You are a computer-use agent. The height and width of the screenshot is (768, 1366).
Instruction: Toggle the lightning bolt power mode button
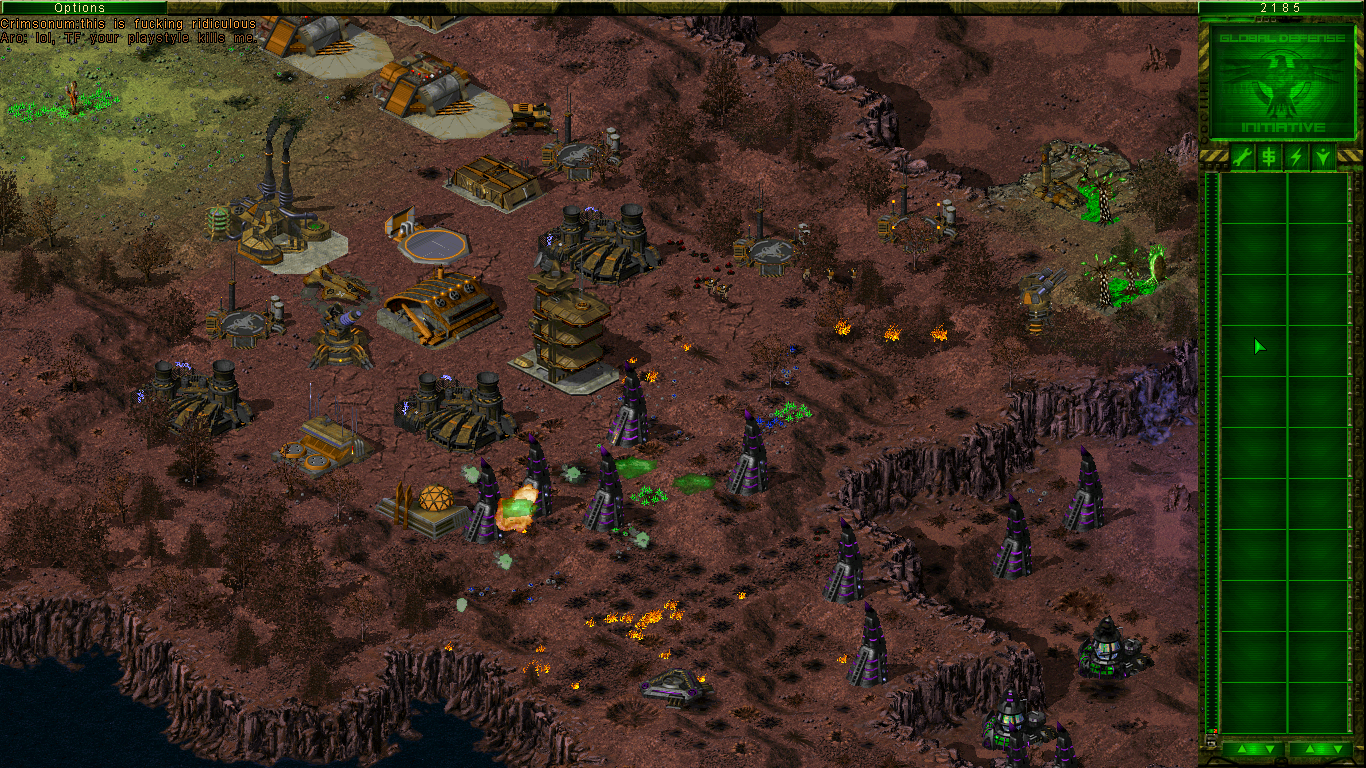[1296, 156]
